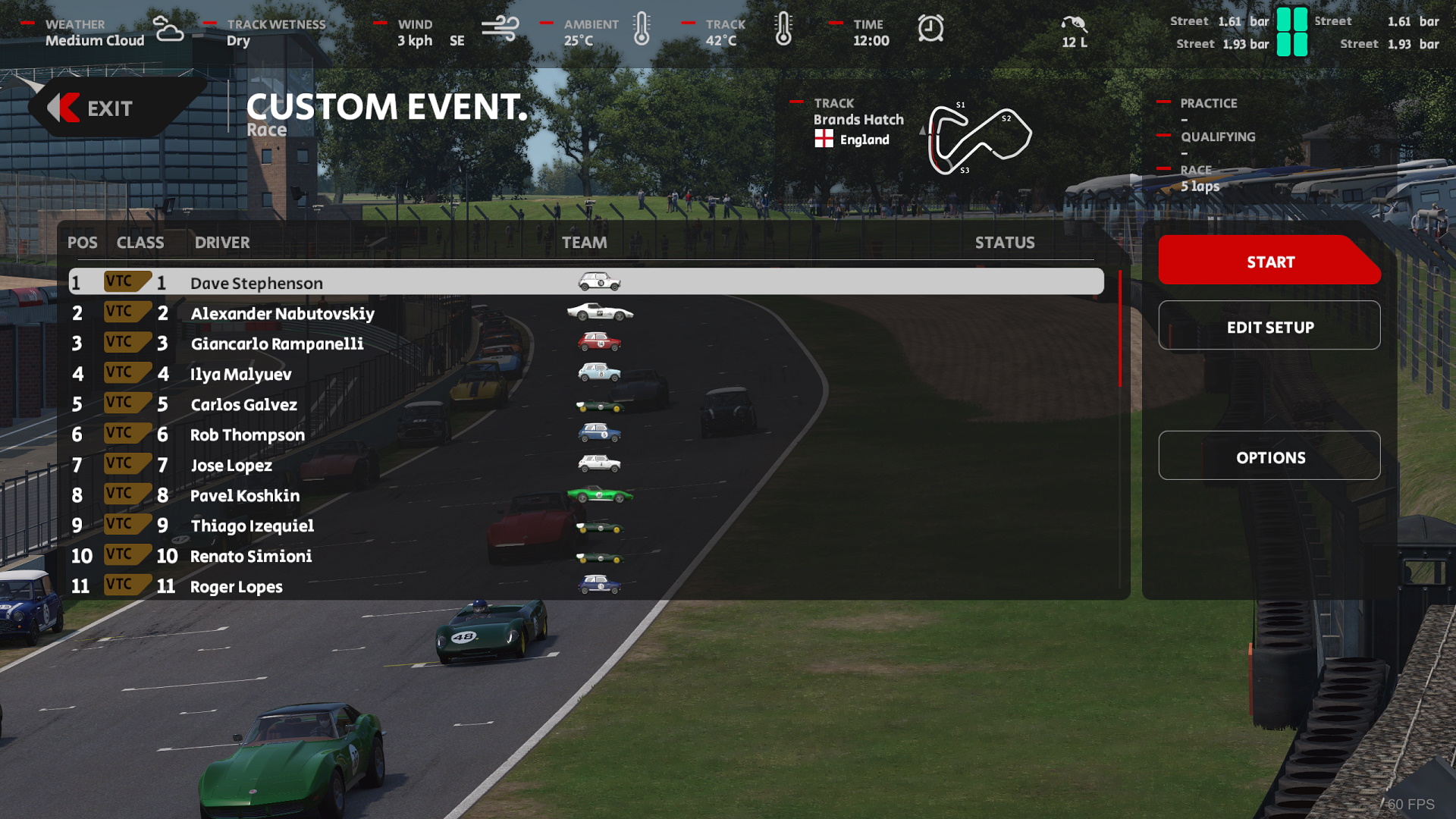Choose Pavel Koshkin's row

[244, 495]
